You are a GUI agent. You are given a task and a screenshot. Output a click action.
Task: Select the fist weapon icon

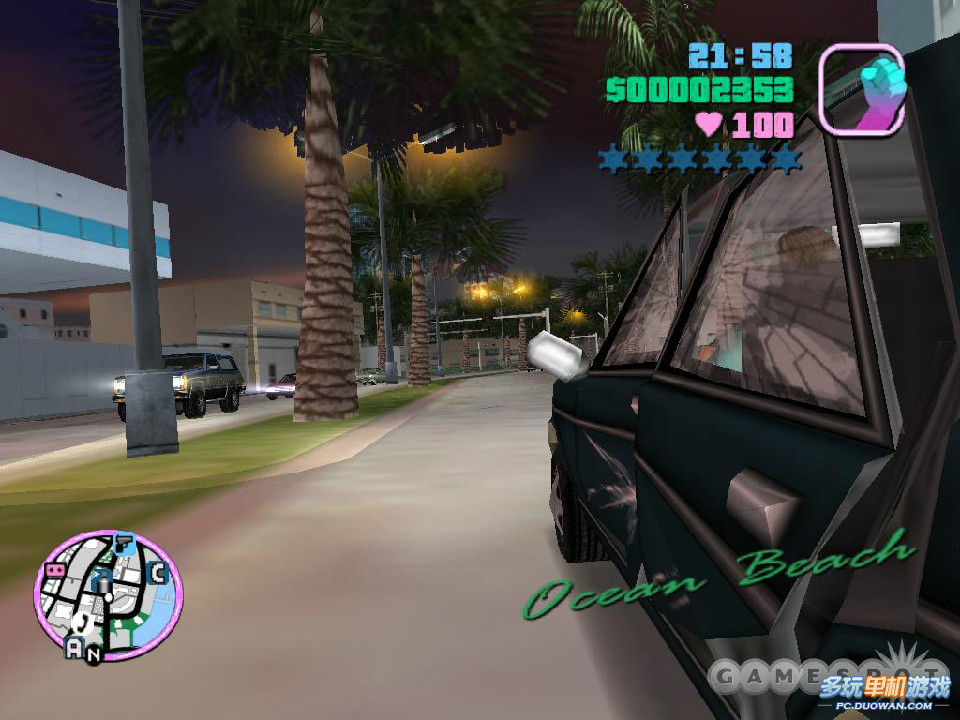coord(861,89)
